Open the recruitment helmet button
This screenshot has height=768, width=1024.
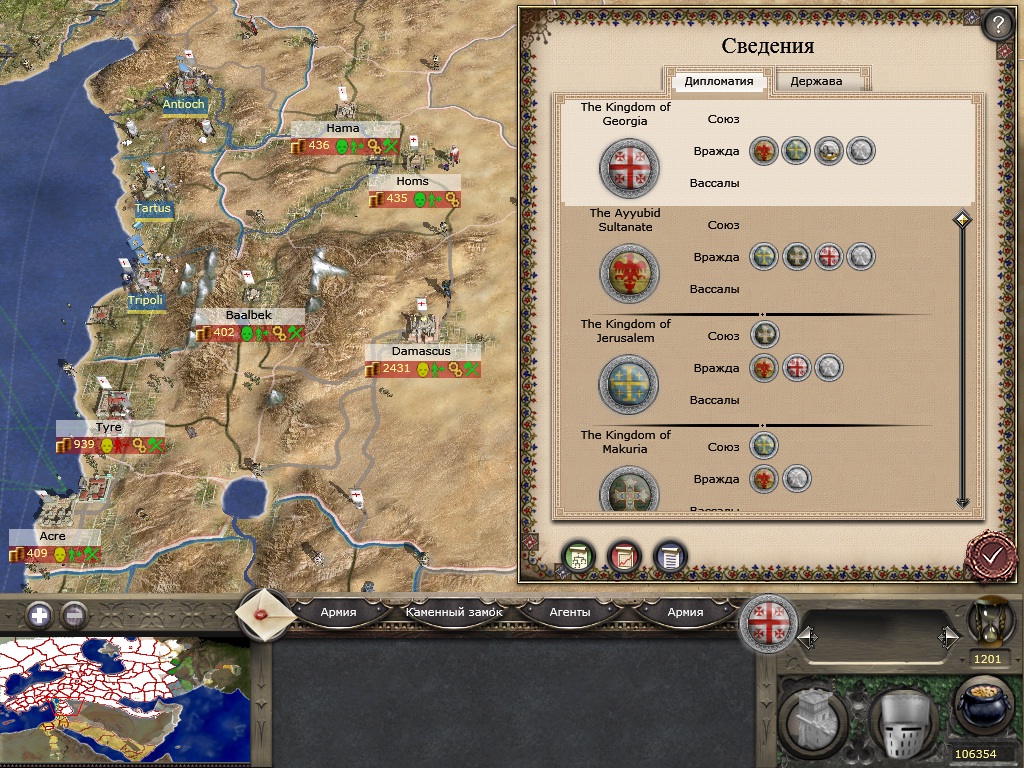901,721
